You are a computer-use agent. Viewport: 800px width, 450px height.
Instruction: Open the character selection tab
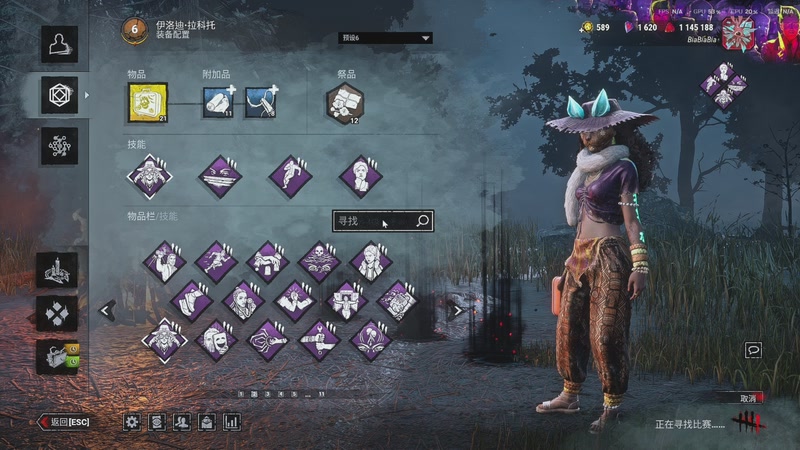click(x=59, y=44)
